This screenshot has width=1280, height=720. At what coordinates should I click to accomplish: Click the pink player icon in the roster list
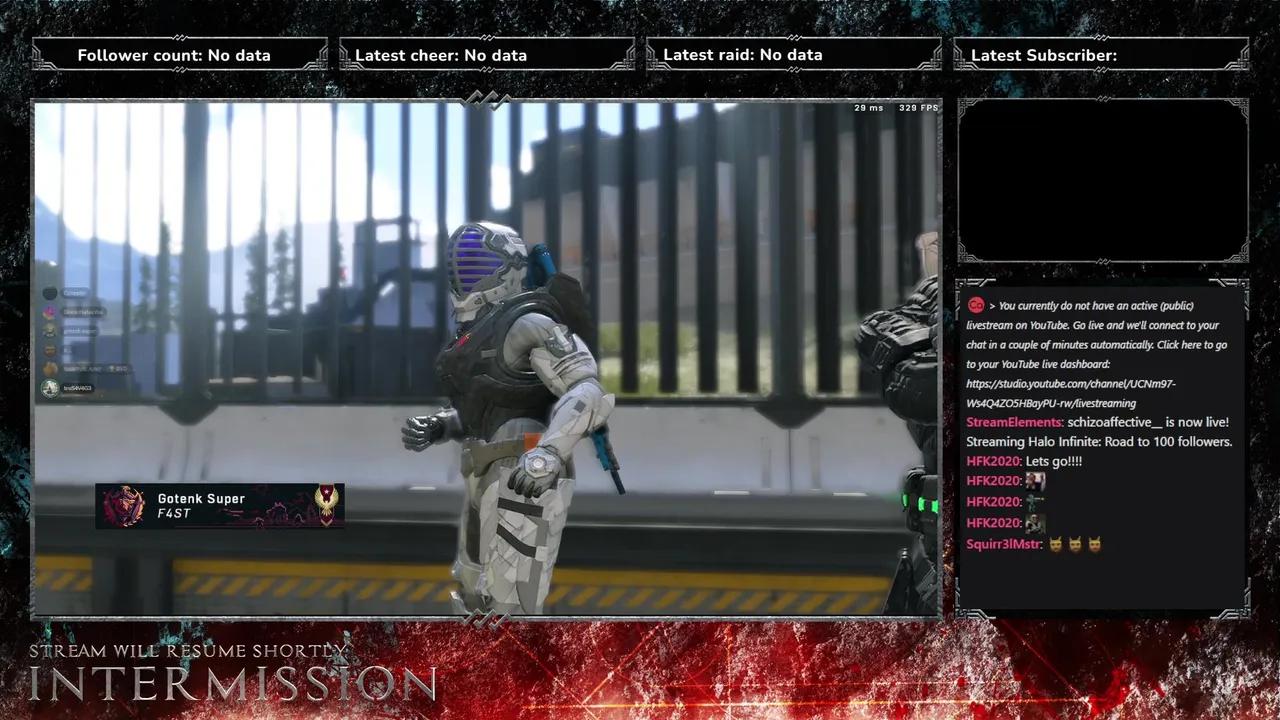(50, 311)
